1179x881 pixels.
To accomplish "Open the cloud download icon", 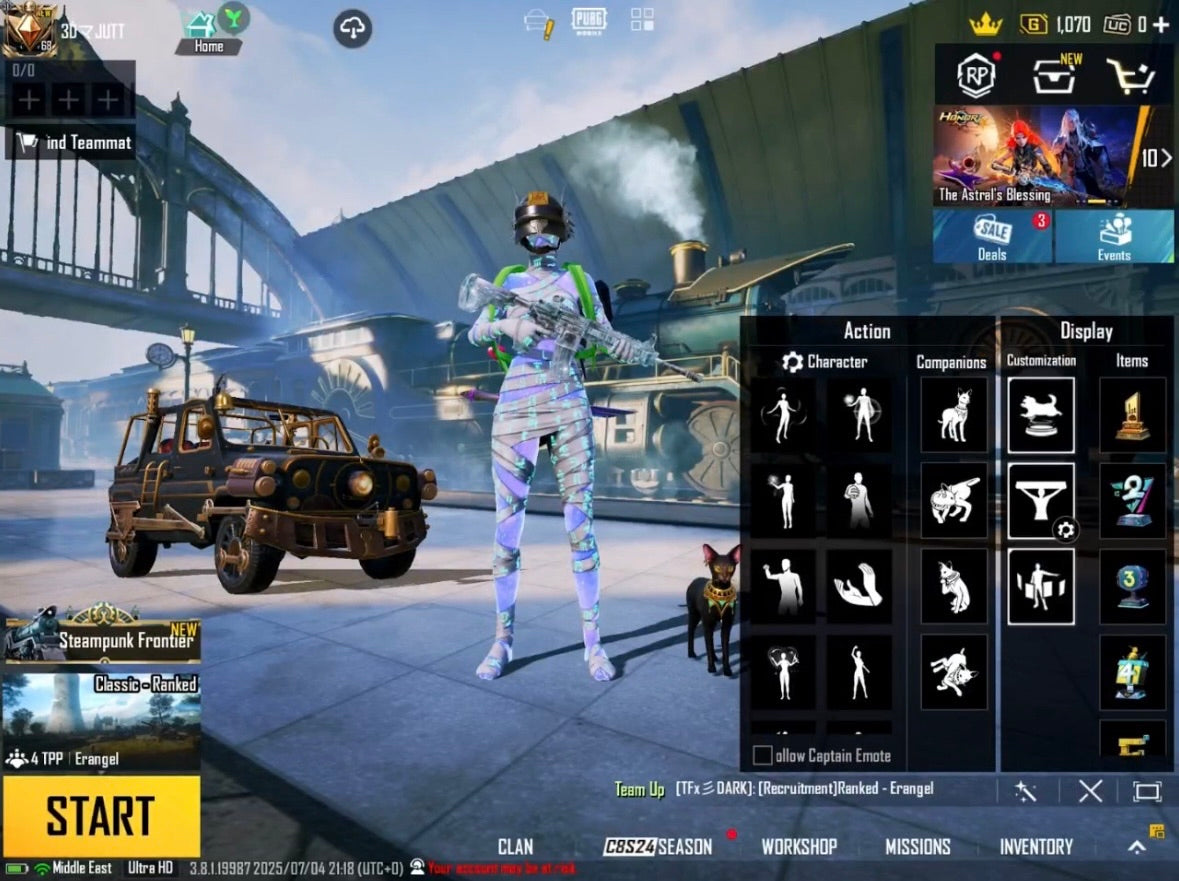I will 352,30.
